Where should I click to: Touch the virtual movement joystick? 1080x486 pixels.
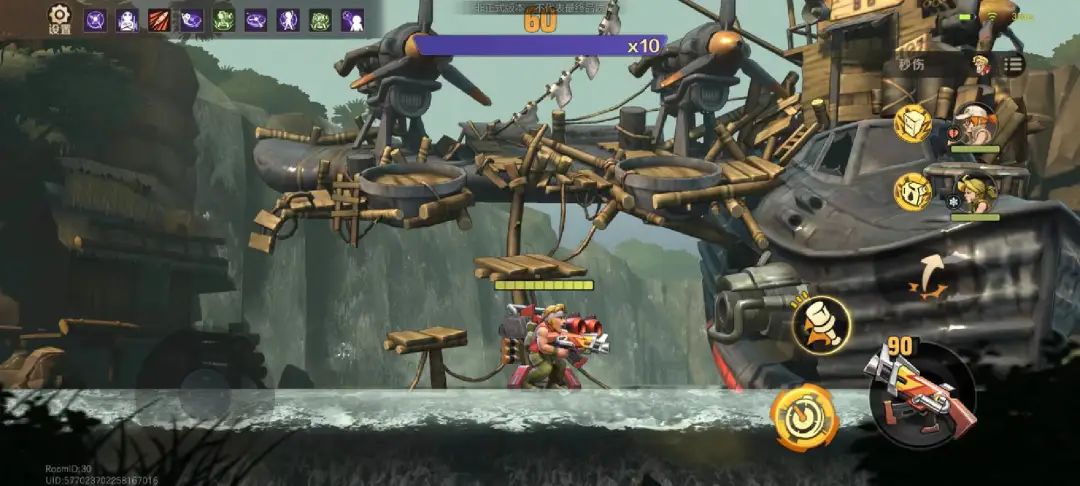(x=204, y=377)
